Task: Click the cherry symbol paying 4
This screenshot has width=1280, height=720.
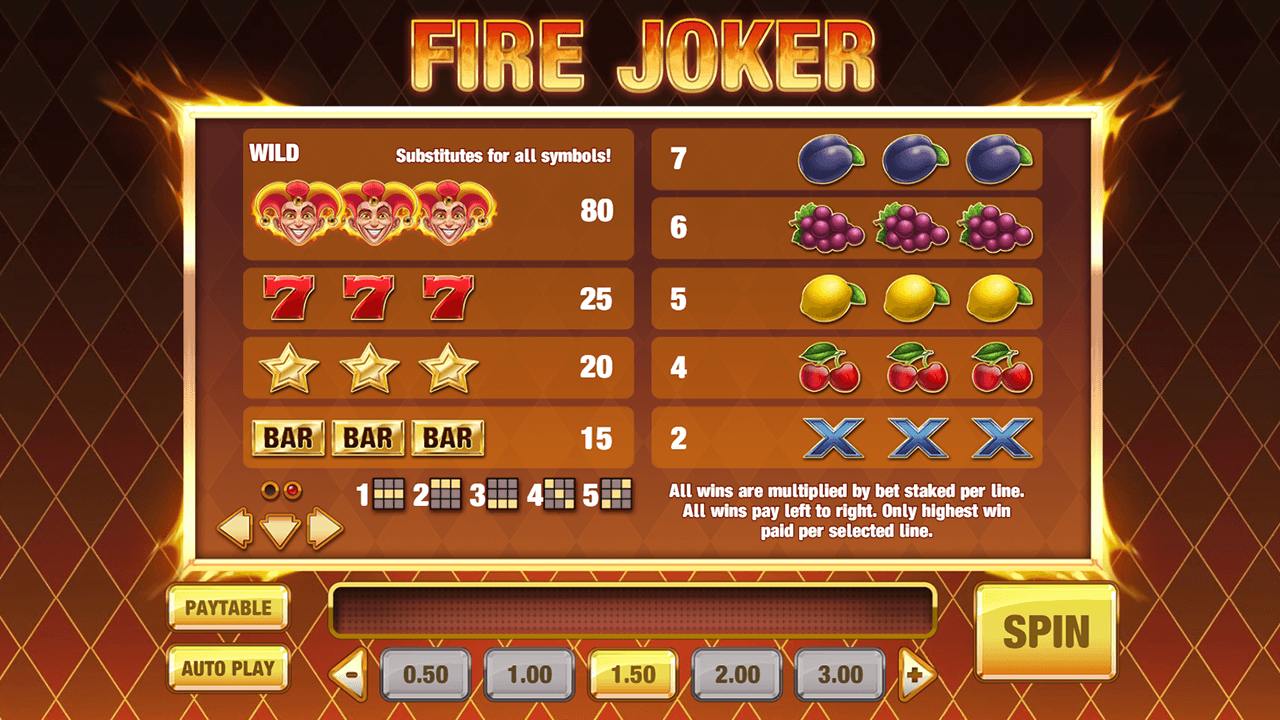Action: click(x=915, y=368)
